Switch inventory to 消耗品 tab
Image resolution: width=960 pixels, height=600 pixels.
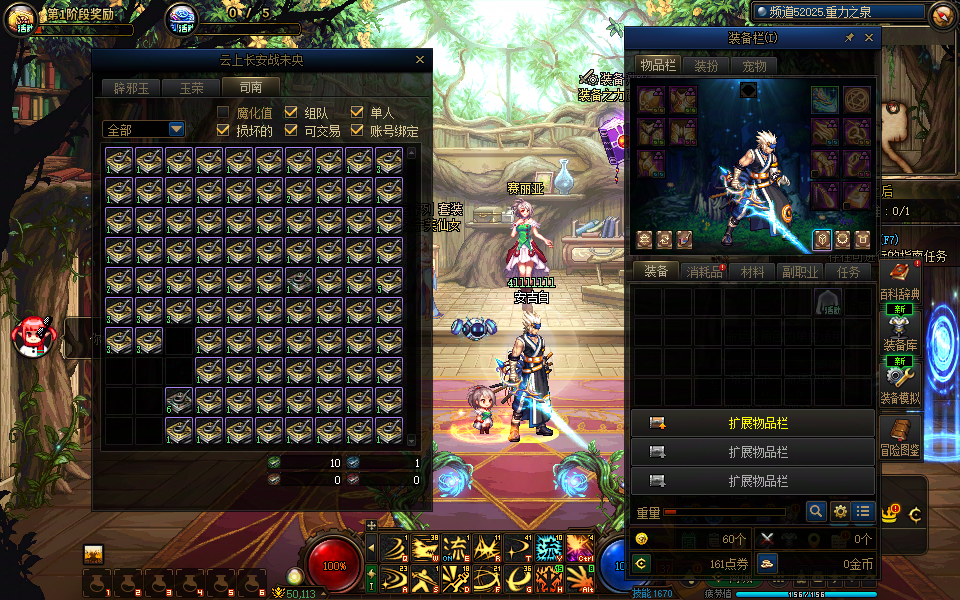pyautogui.click(x=705, y=271)
